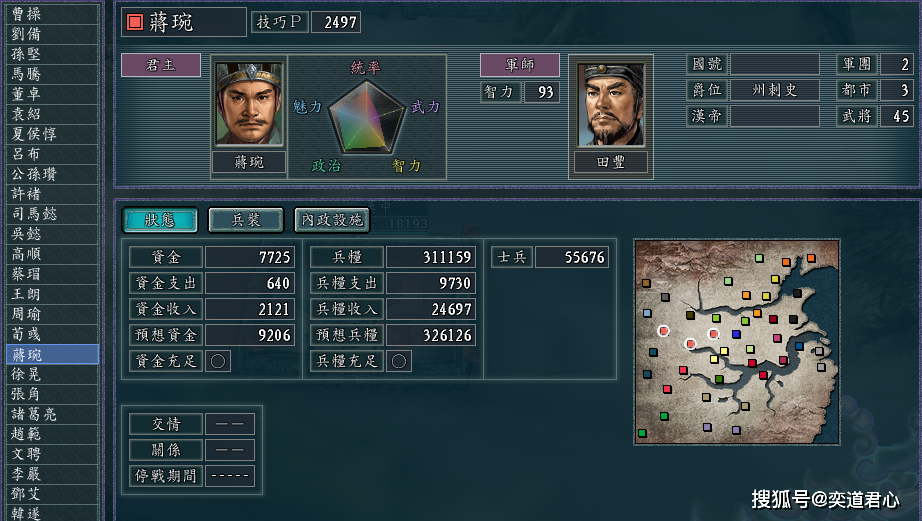Select the 君主 ruler label button

coord(160,65)
